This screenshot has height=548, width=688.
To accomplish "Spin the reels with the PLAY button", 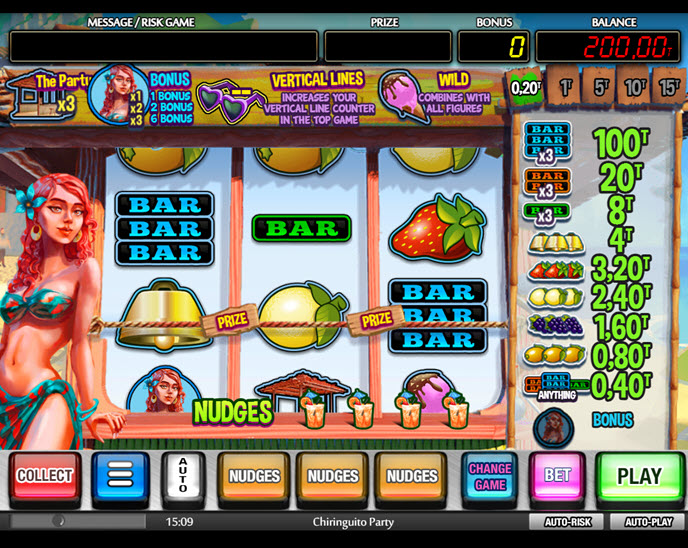I will [x=639, y=476].
